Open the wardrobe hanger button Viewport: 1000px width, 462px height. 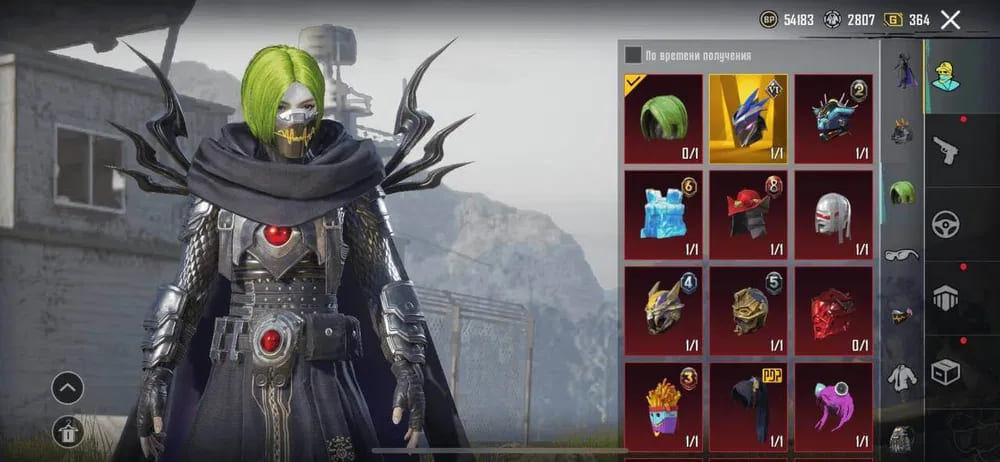click(x=67, y=431)
